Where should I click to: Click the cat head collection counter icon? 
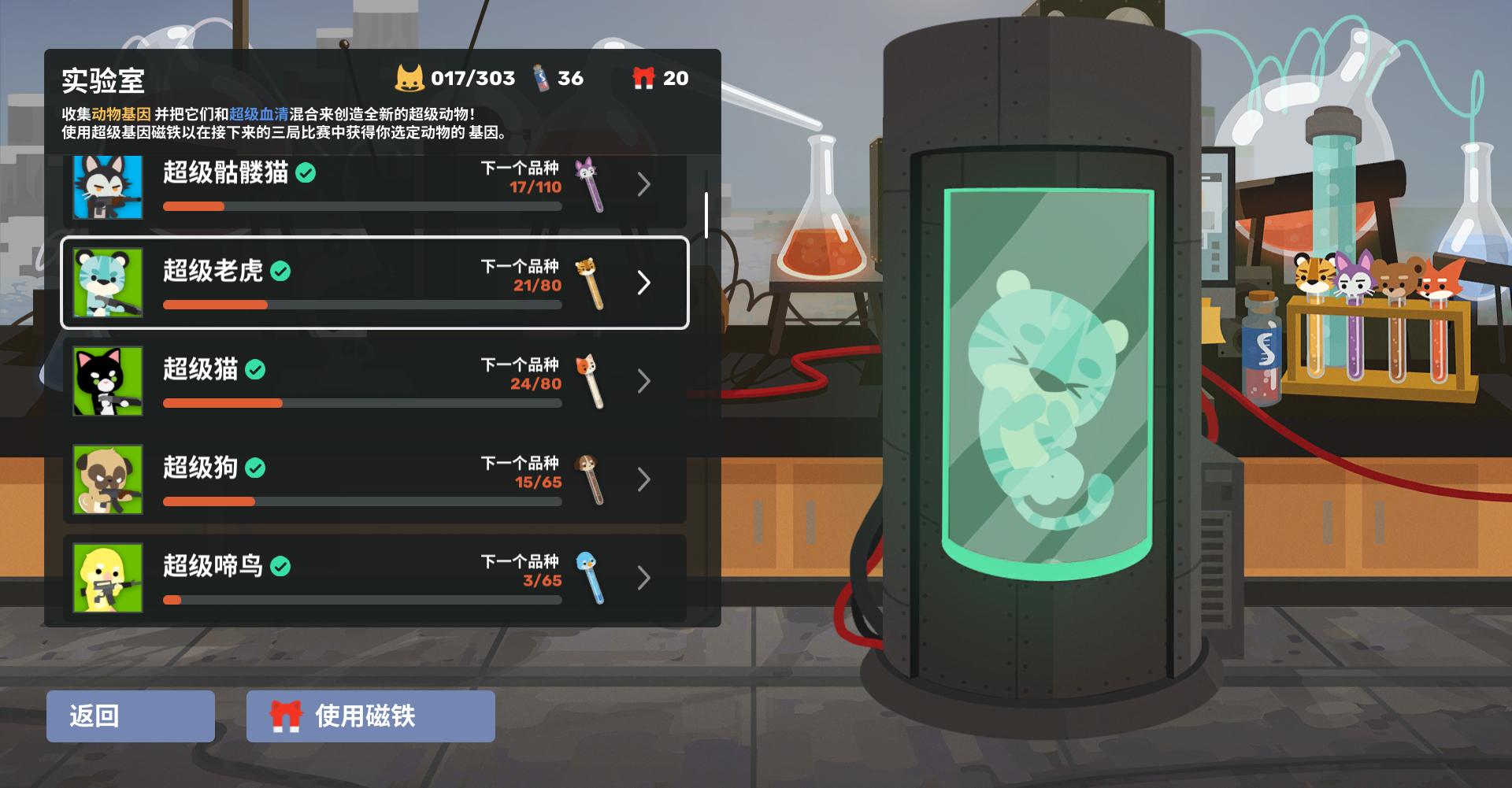pos(408,78)
